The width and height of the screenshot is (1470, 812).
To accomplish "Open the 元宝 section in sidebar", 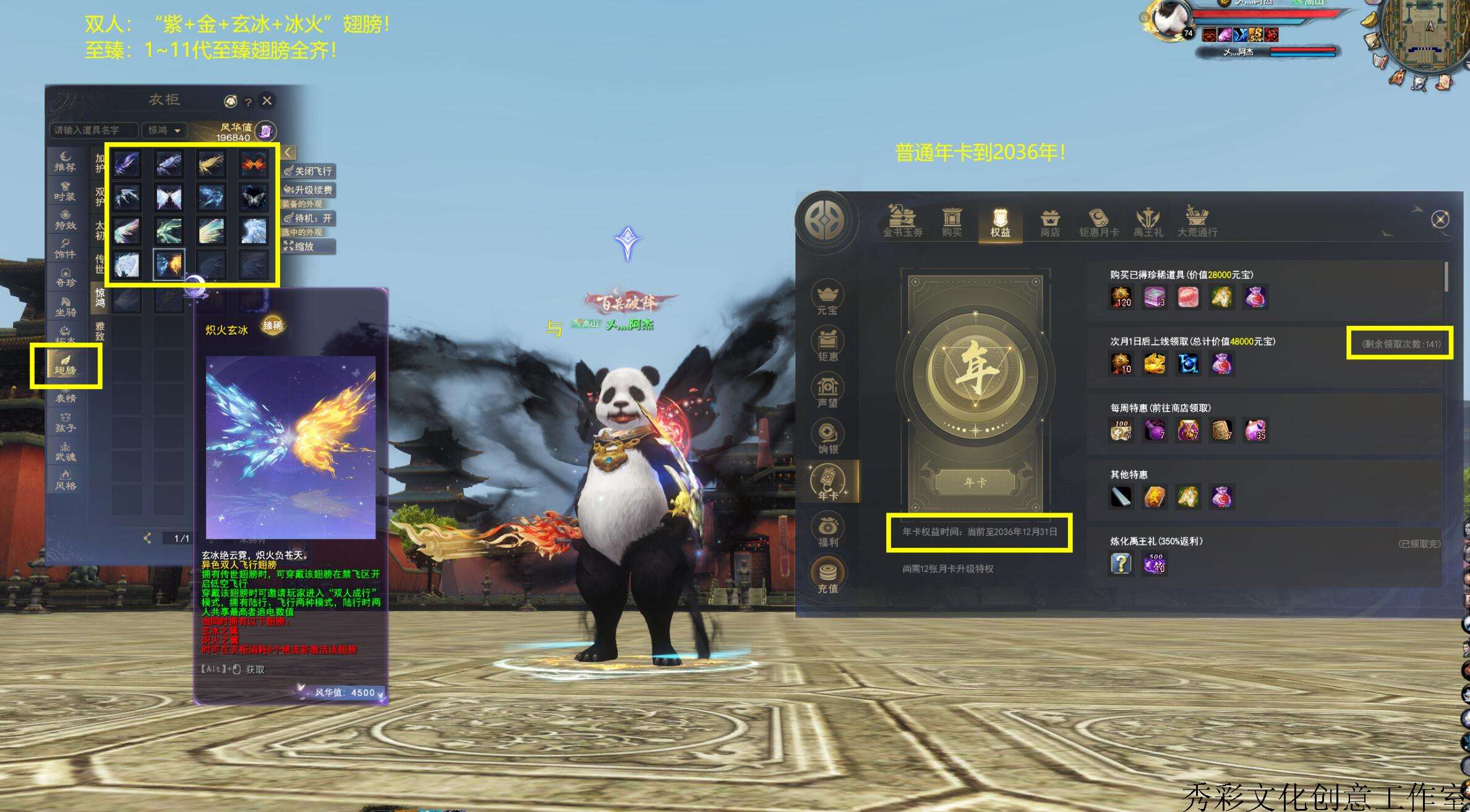I will (x=827, y=299).
